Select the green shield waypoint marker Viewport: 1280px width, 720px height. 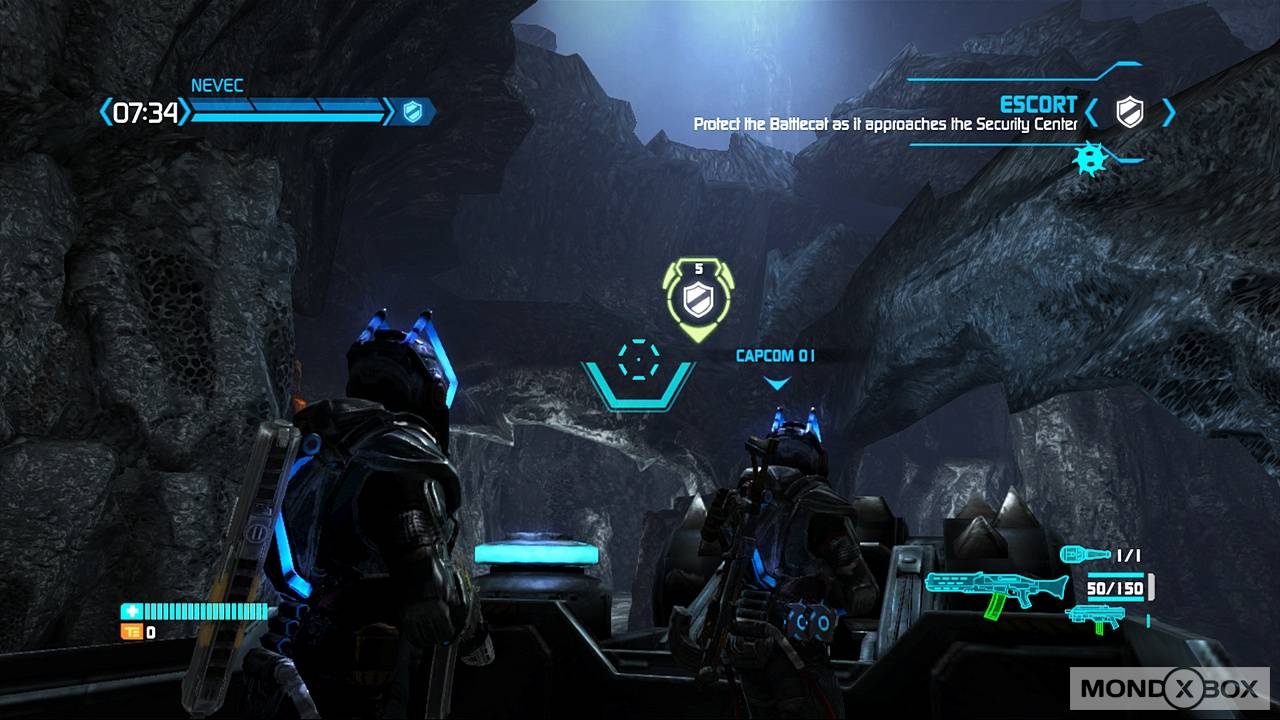coord(696,297)
